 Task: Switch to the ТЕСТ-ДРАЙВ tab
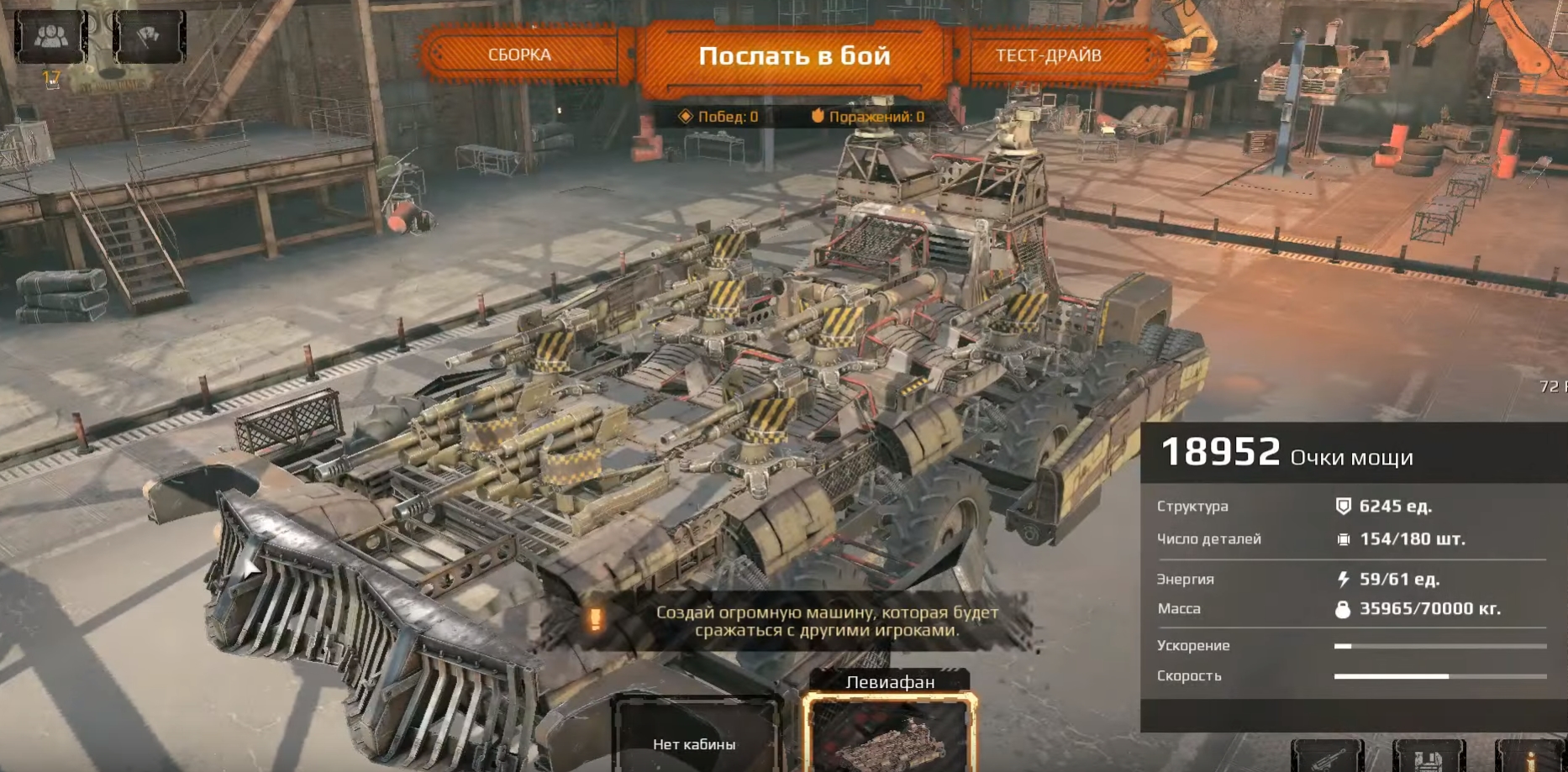1051,55
